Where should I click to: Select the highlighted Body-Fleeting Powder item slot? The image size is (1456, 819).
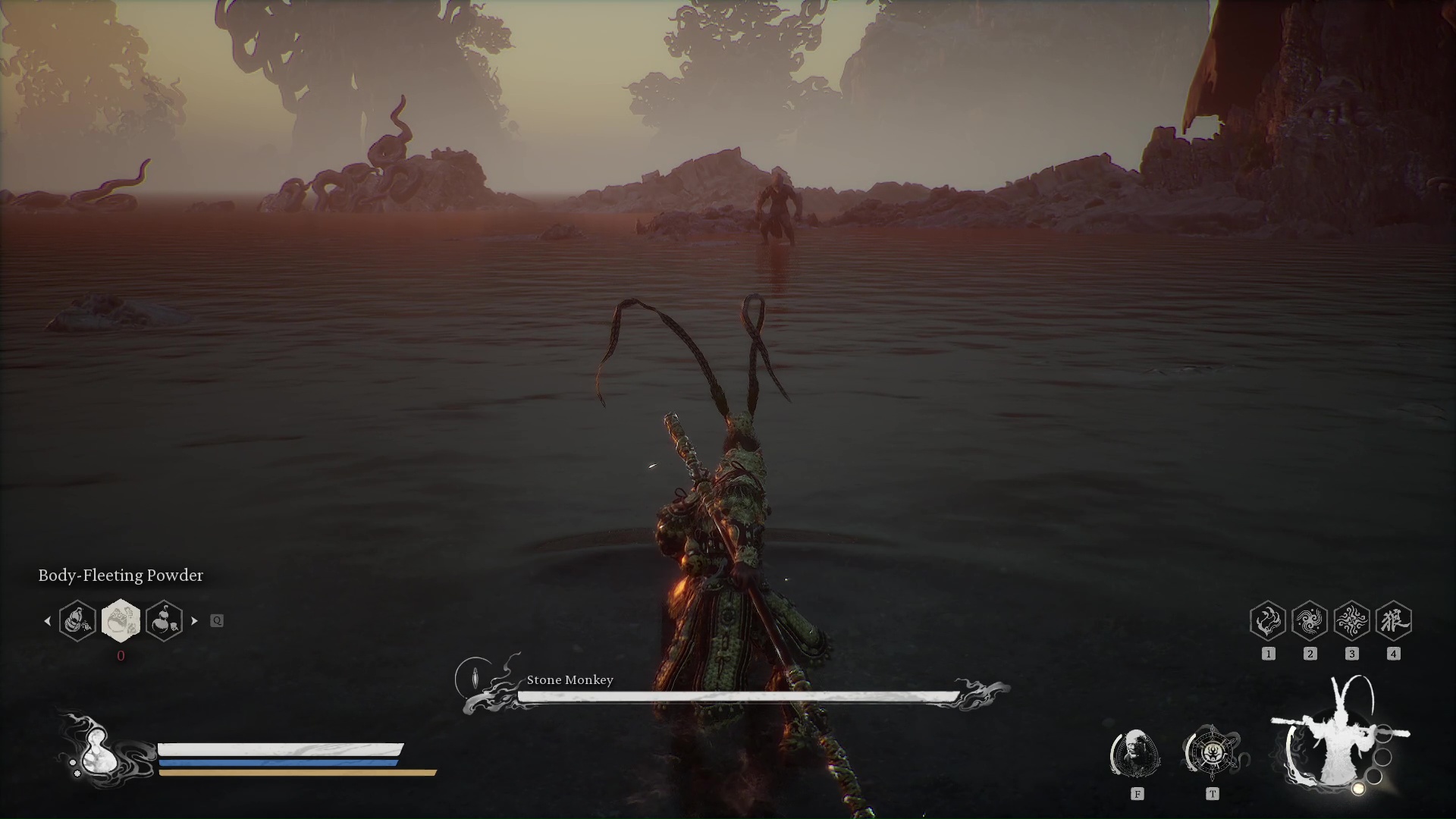pyautogui.click(x=121, y=621)
